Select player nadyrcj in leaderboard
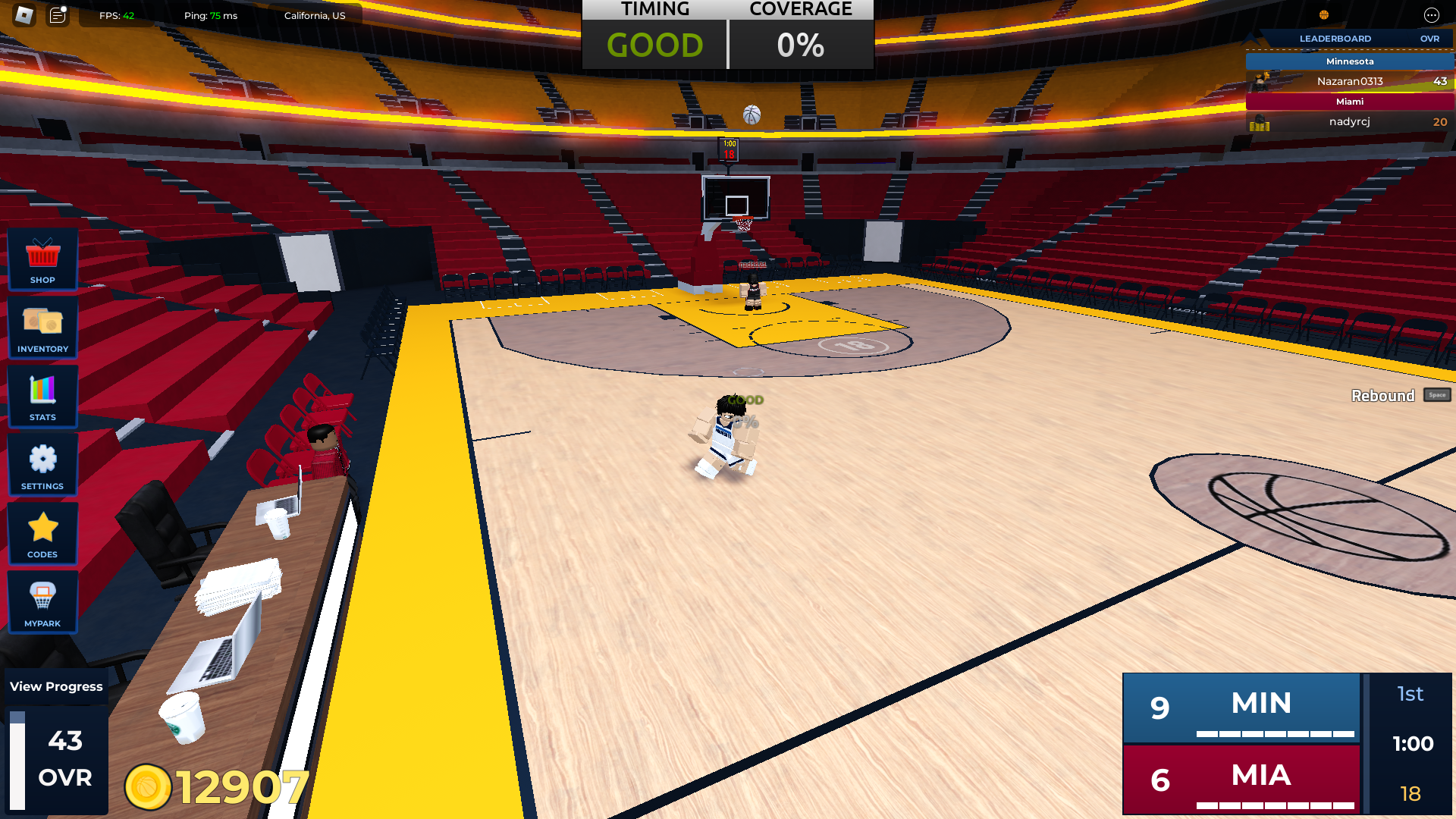 pyautogui.click(x=1350, y=121)
